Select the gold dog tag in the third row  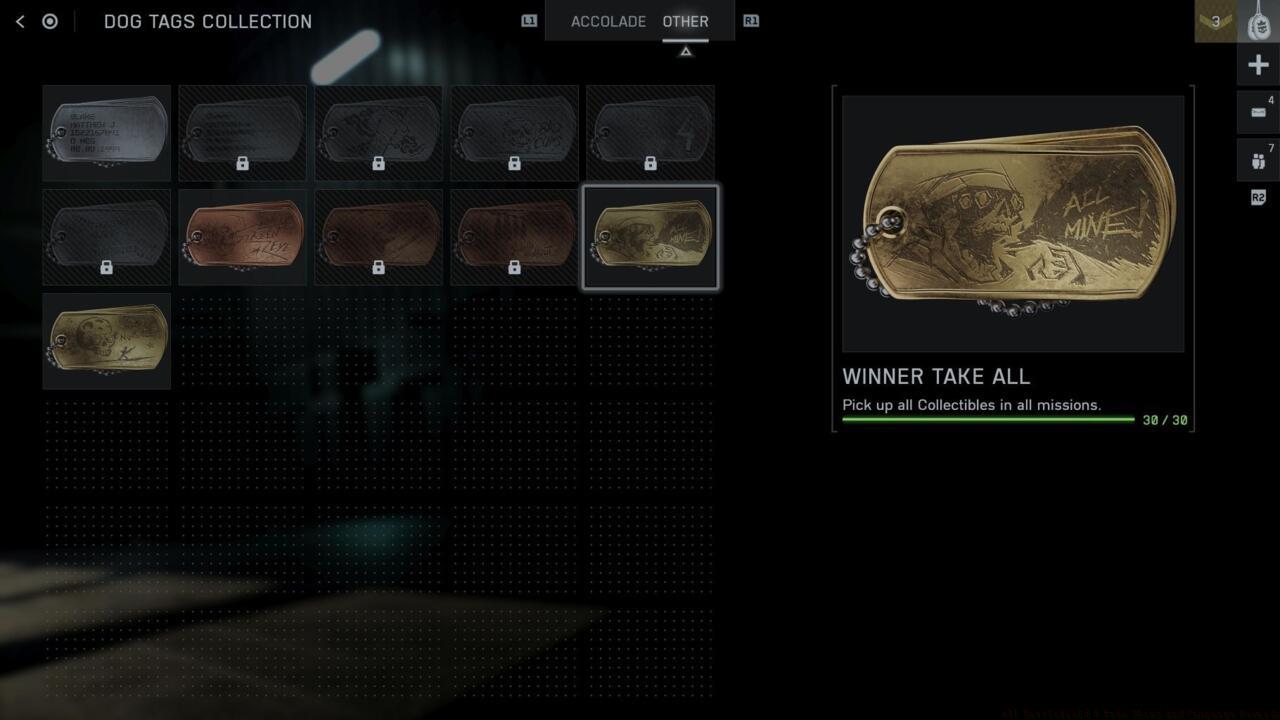(x=106, y=340)
